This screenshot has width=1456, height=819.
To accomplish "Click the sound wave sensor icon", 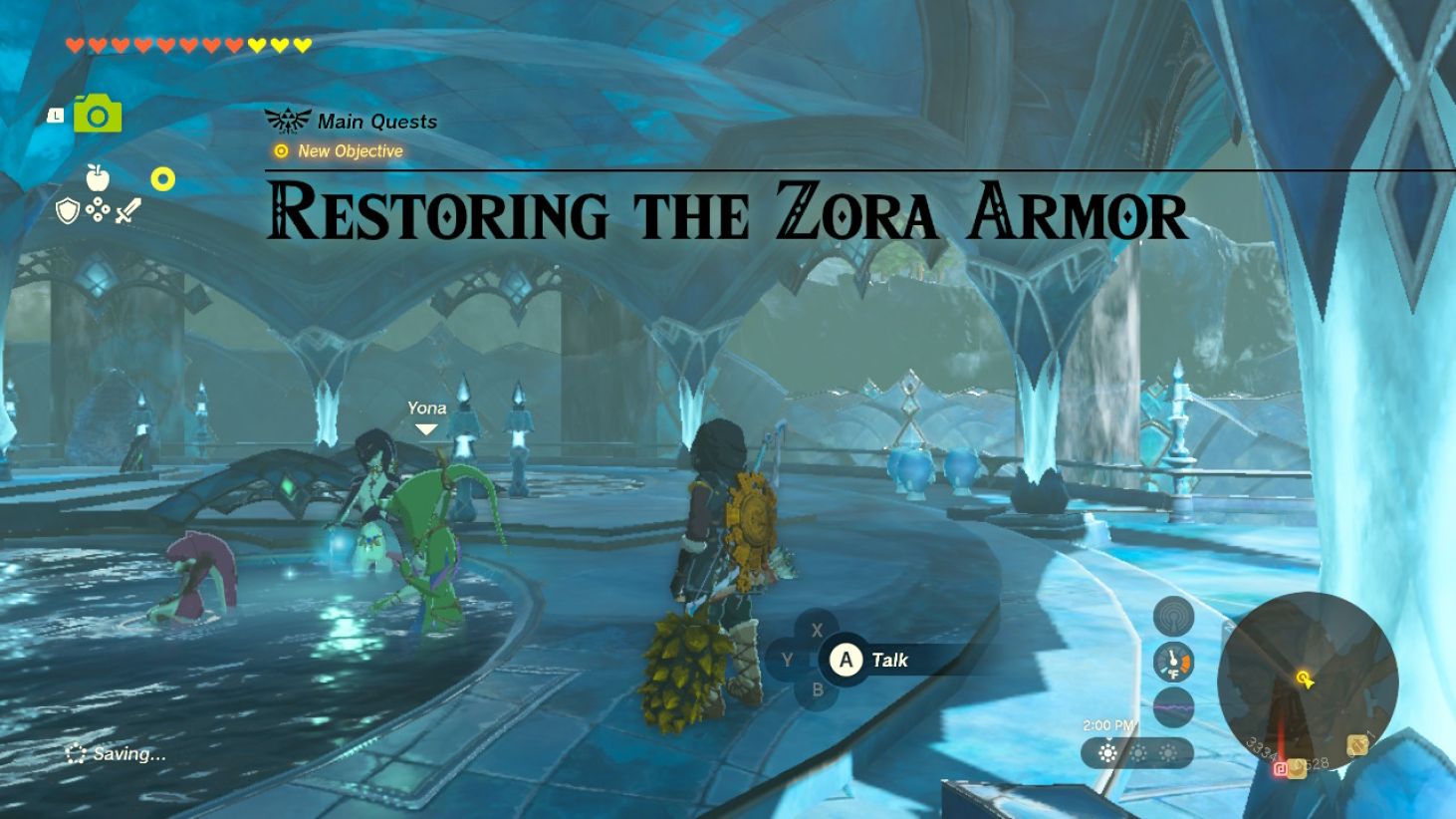I will (x=1173, y=615).
